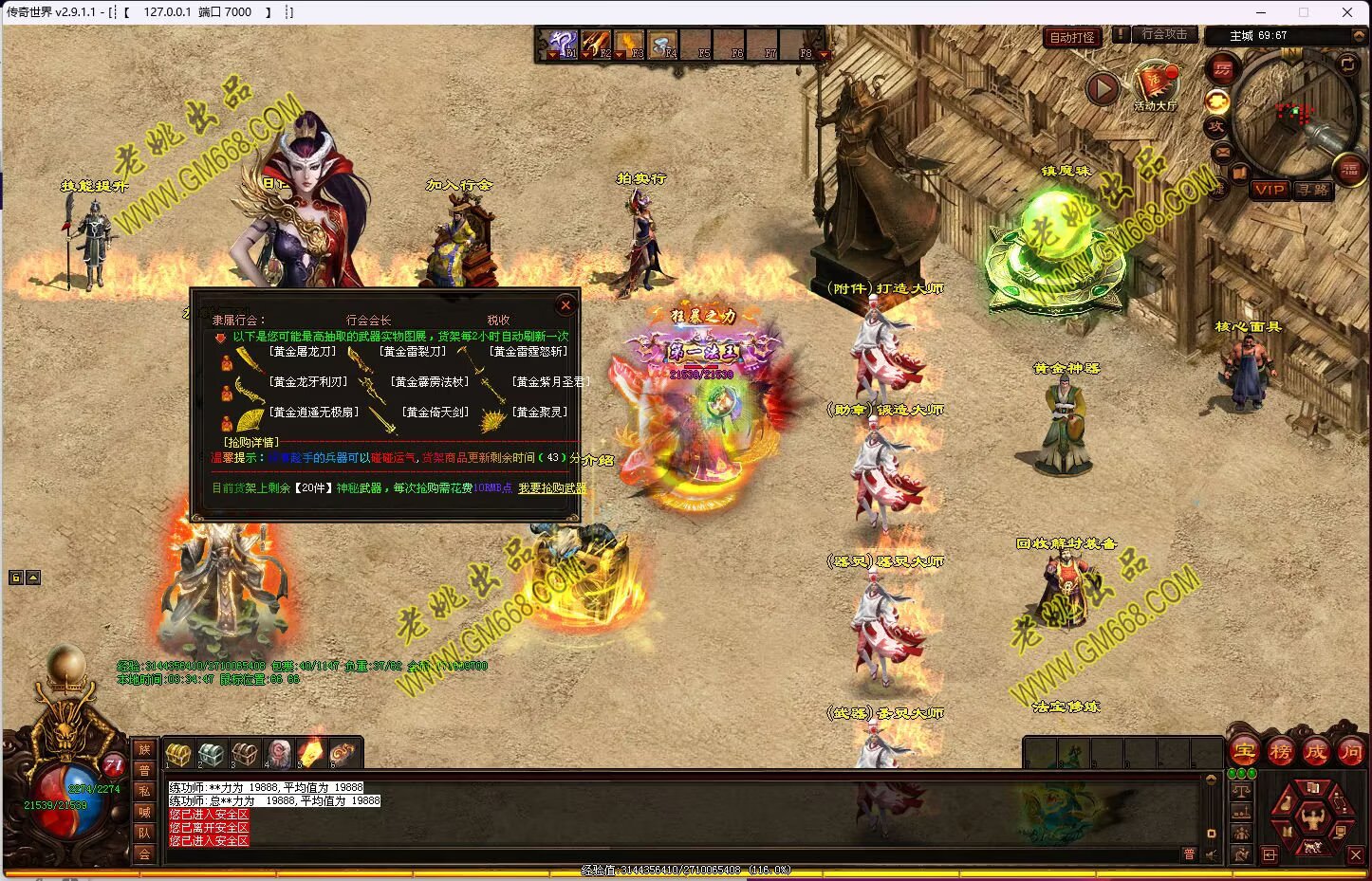The width and height of the screenshot is (1372, 881).
Task: Open the VIP panel
Action: click(1269, 190)
